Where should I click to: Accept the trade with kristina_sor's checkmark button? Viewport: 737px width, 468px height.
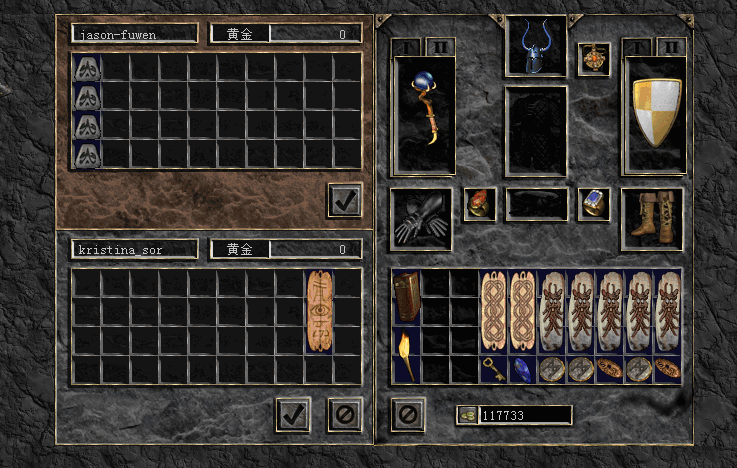293,414
